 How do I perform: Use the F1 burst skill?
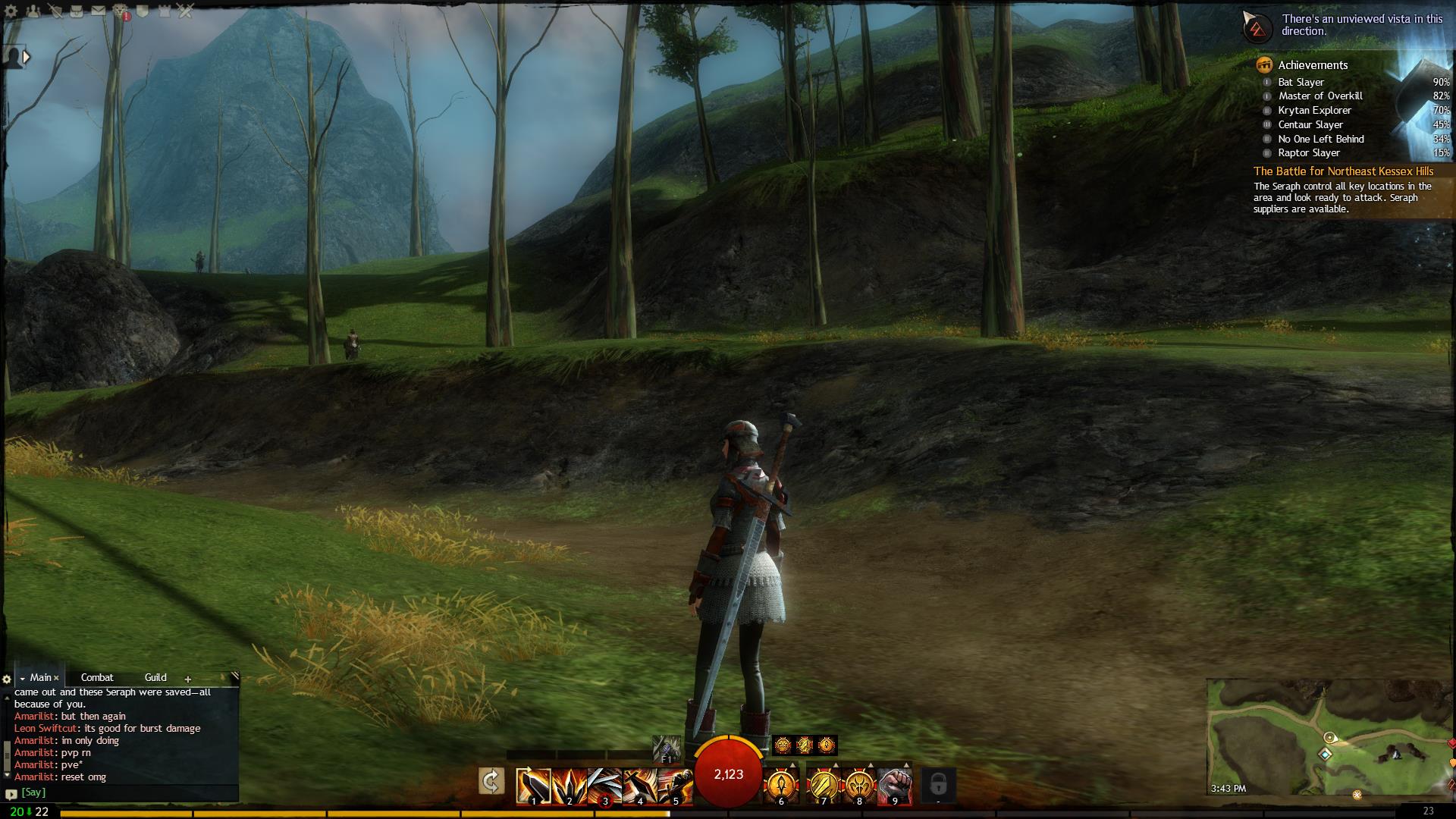click(x=667, y=748)
